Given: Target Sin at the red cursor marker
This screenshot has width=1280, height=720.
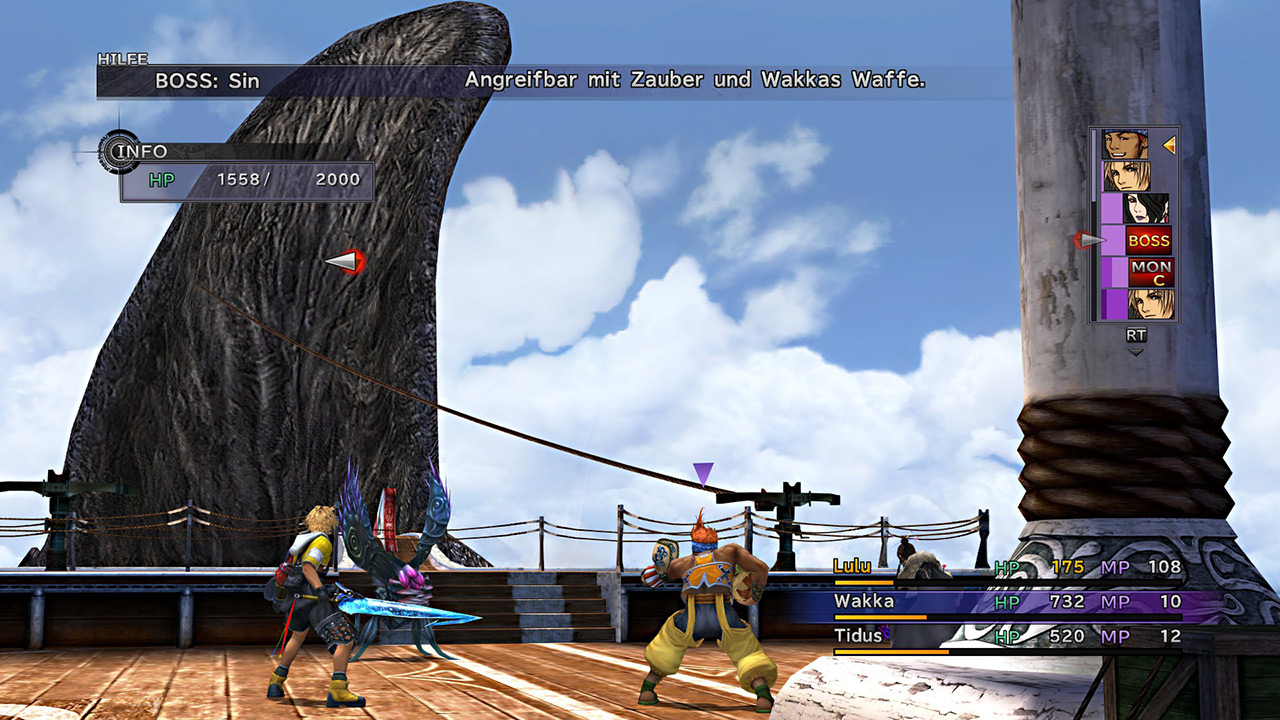Looking at the screenshot, I should click(x=345, y=262).
